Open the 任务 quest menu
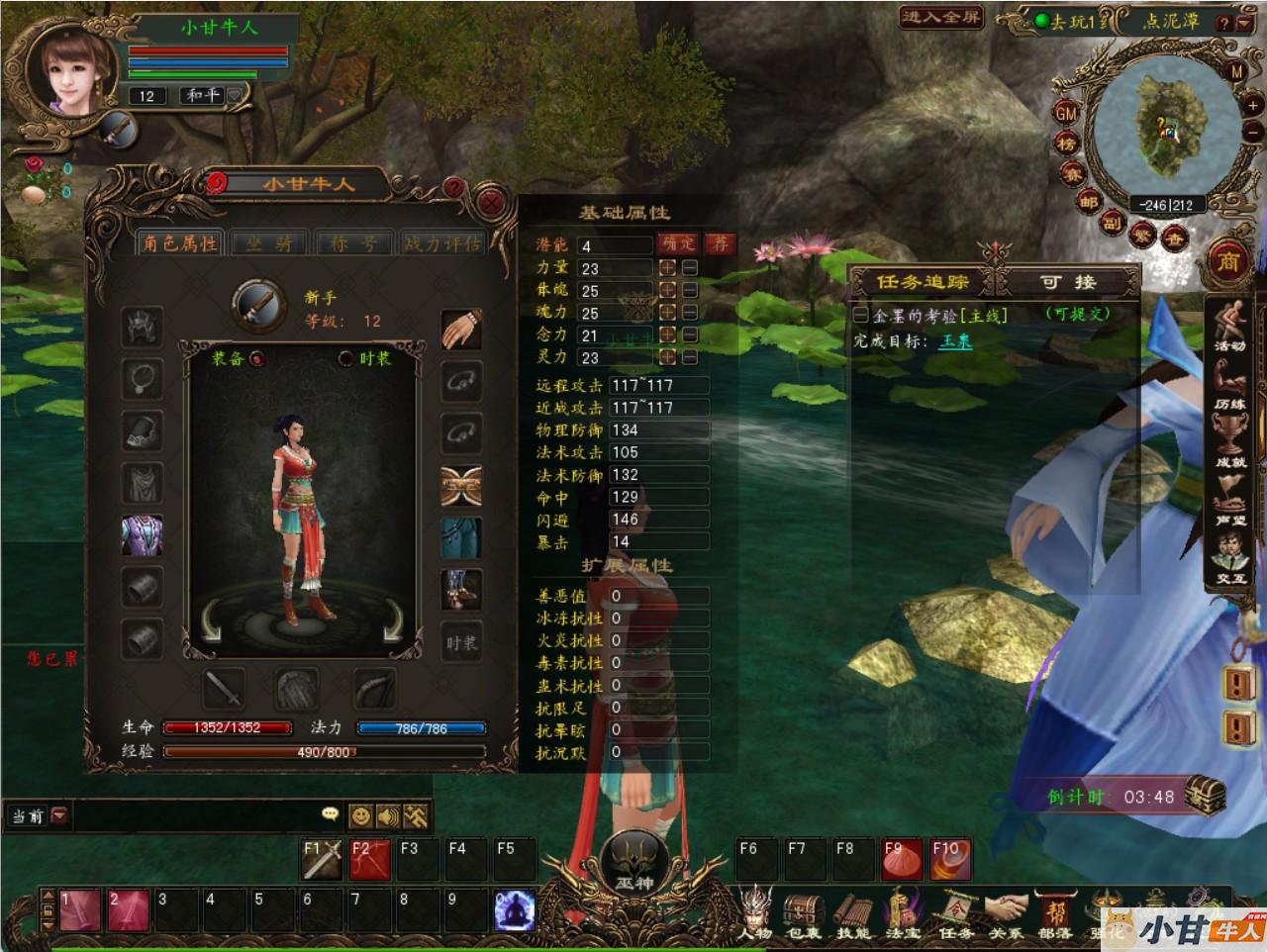Screen dimensions: 1267x952 (x=954, y=913)
